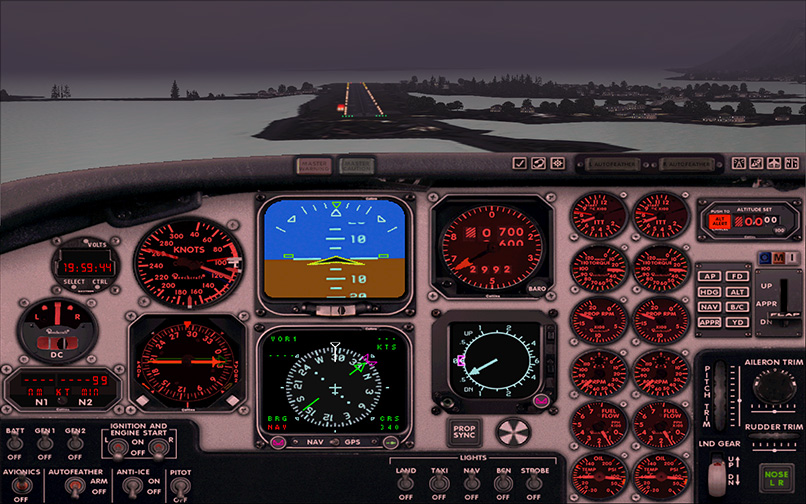
Task: Arm the AUTOFEATHER switch
Action: pos(74,487)
